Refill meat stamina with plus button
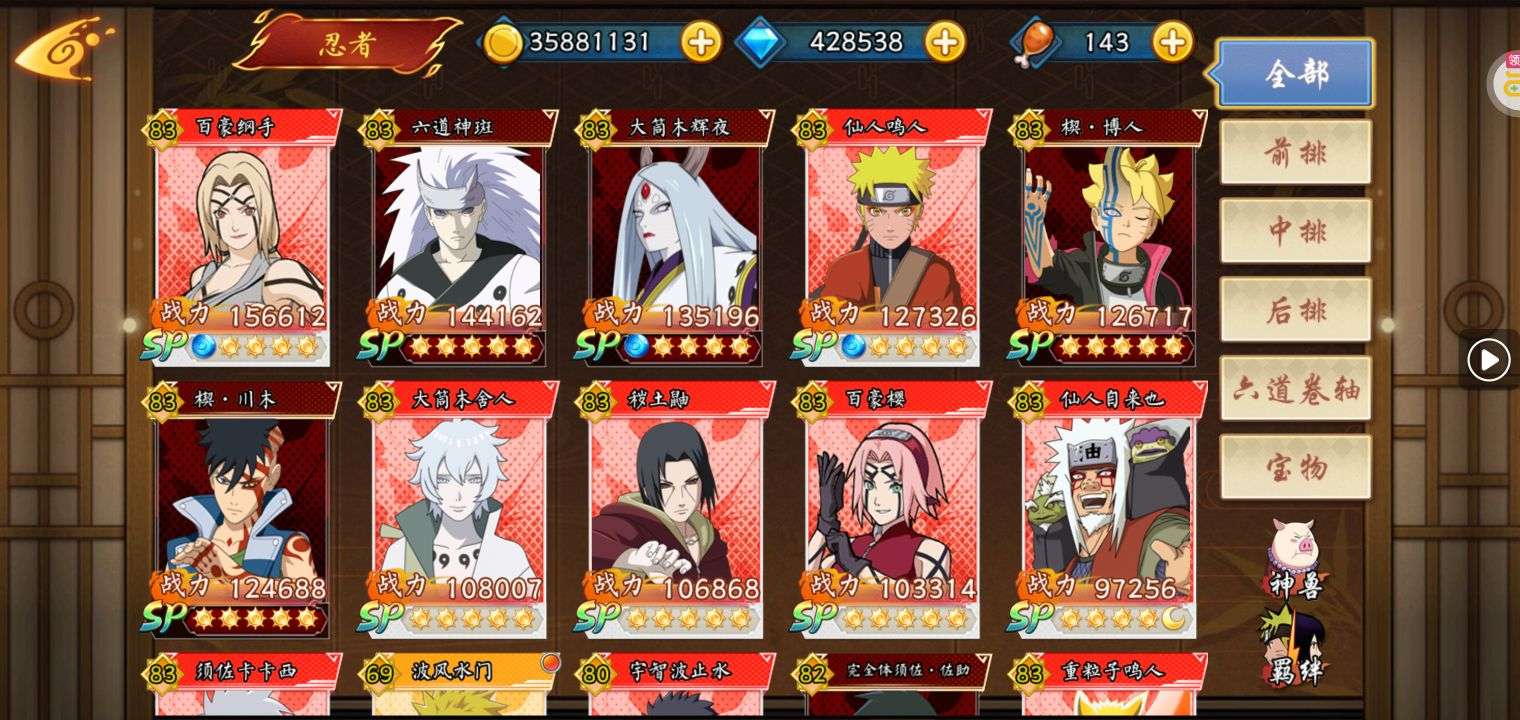 (x=1172, y=42)
